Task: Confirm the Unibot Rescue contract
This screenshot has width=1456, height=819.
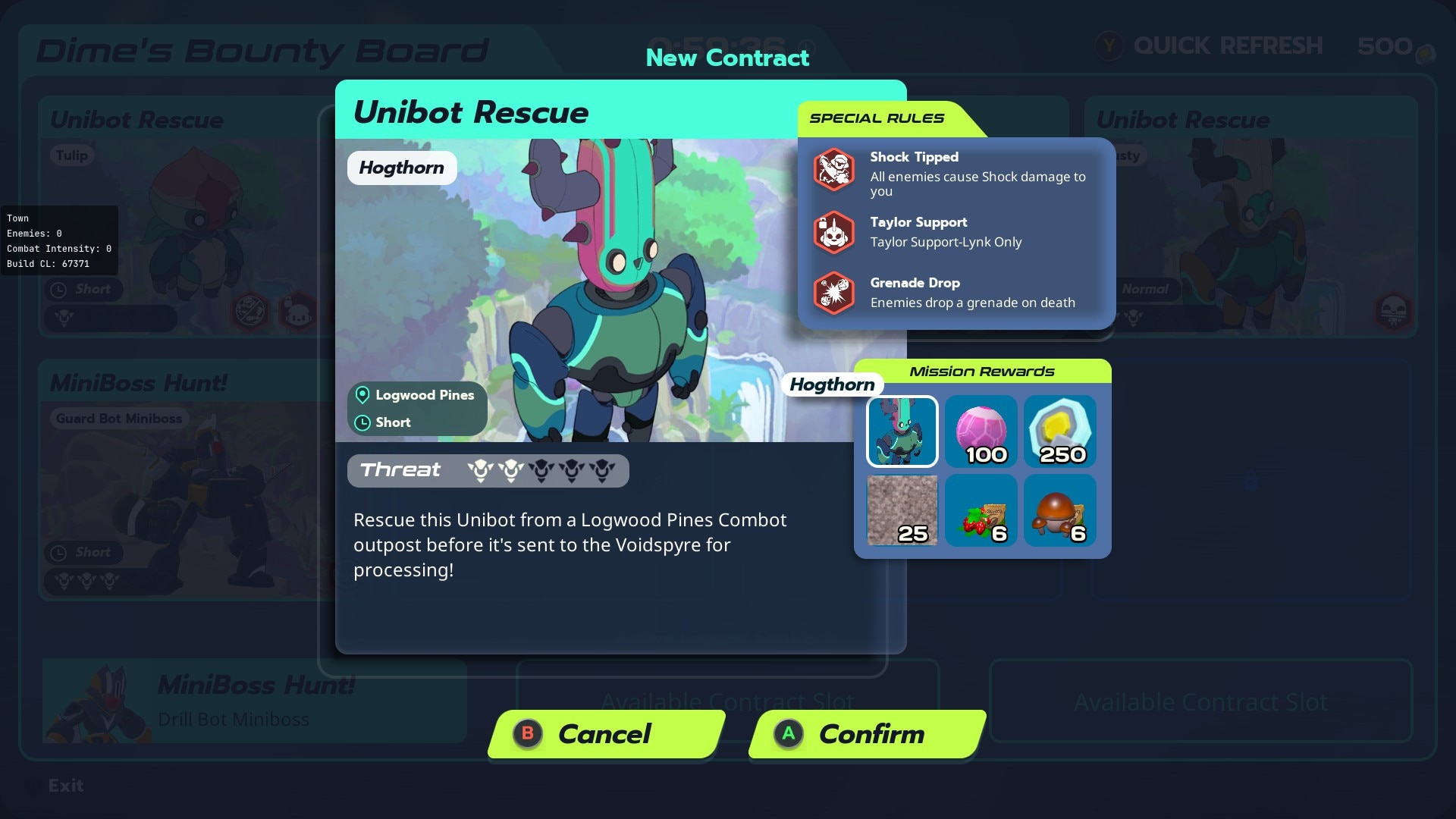Action: (x=867, y=734)
